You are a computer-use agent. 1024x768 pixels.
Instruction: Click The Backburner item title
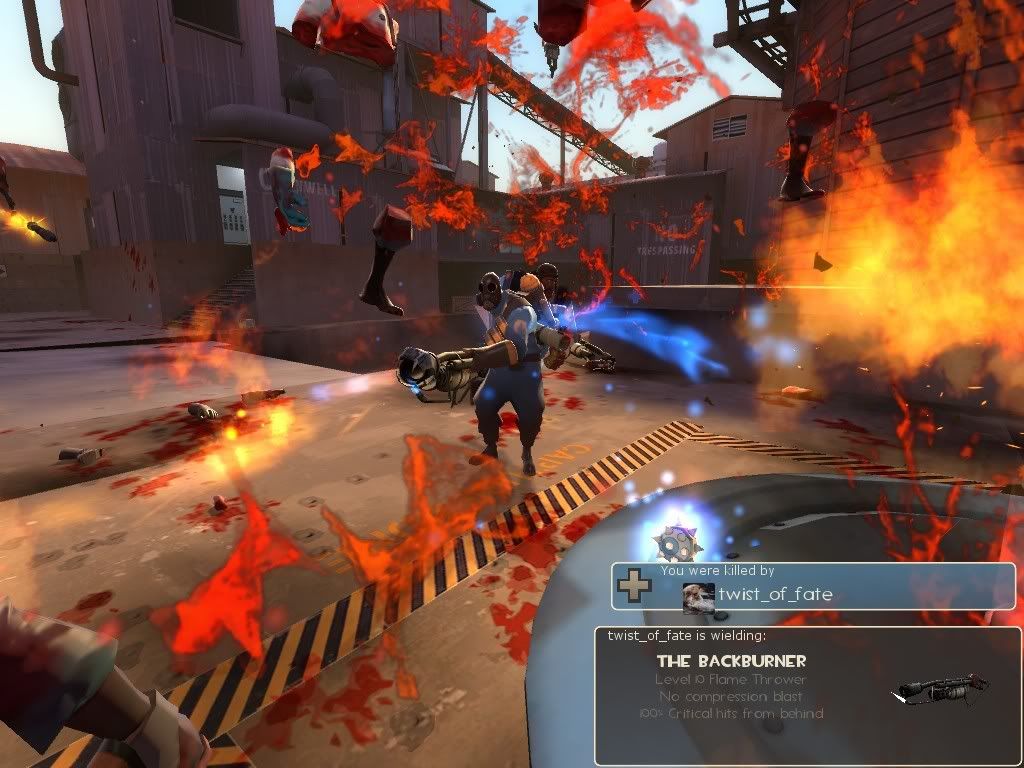coord(731,661)
